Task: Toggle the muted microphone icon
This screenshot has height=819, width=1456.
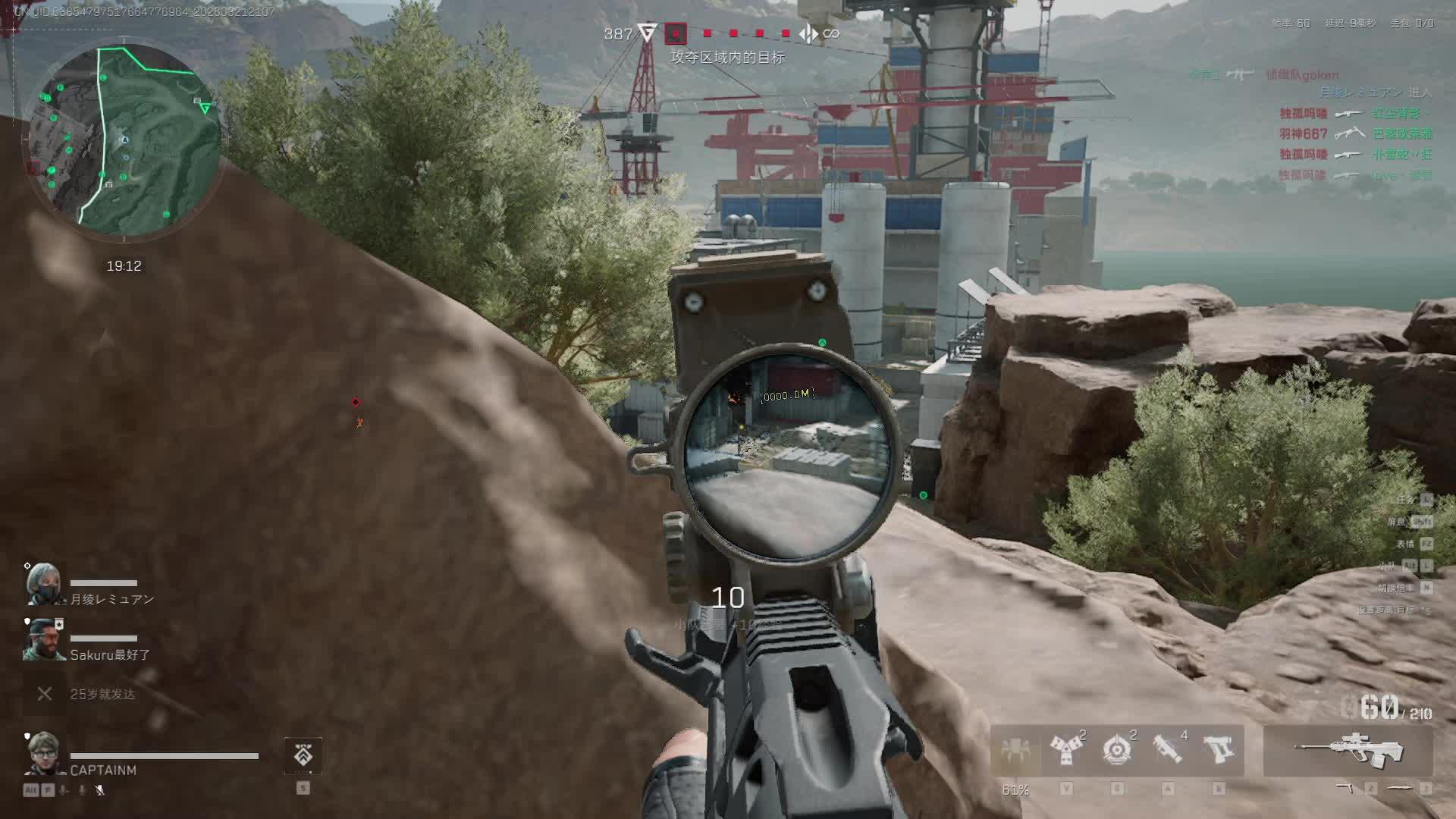Action: point(99,790)
